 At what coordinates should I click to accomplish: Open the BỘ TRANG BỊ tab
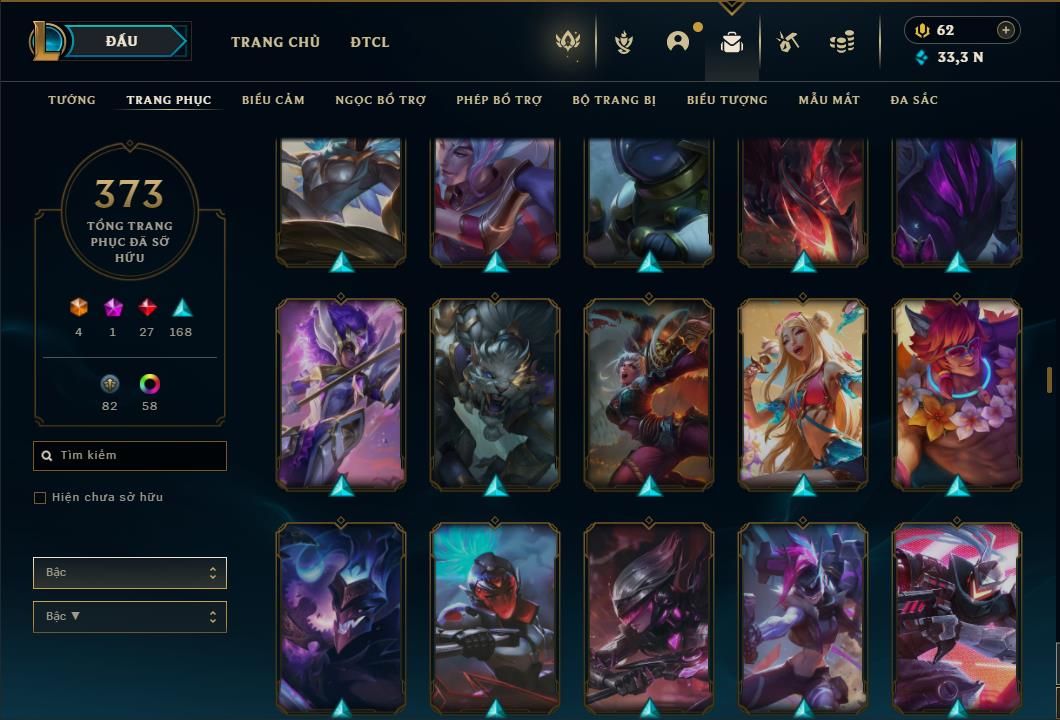click(614, 100)
